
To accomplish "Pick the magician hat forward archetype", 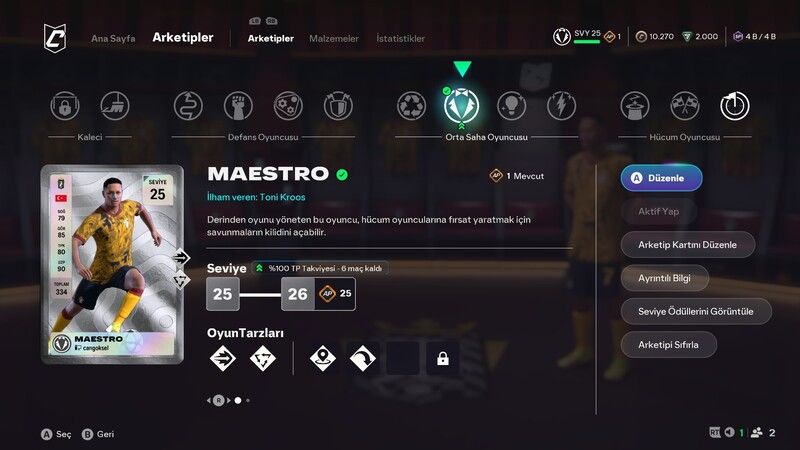I will (x=635, y=106).
